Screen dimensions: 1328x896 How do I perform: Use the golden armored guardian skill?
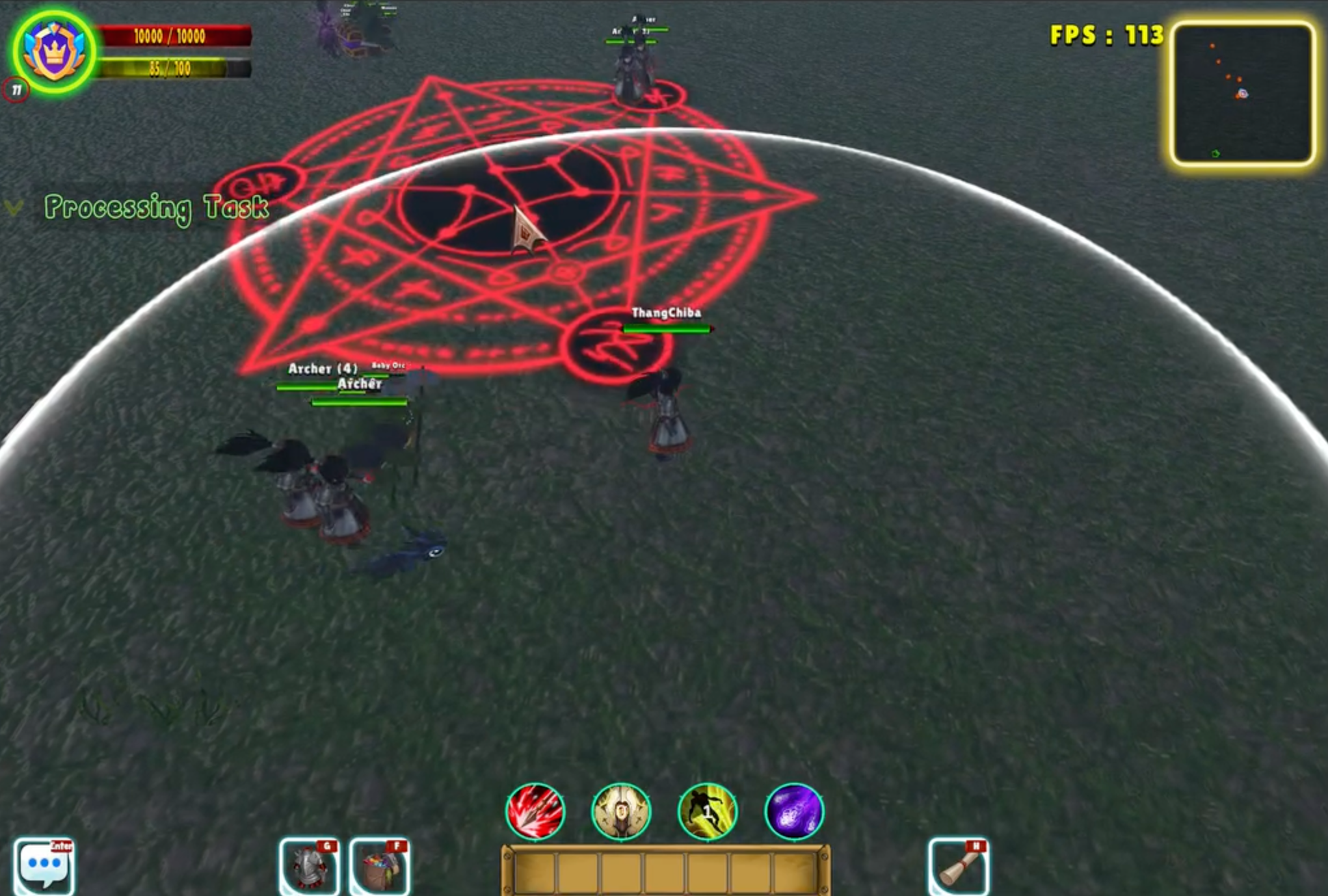(621, 811)
